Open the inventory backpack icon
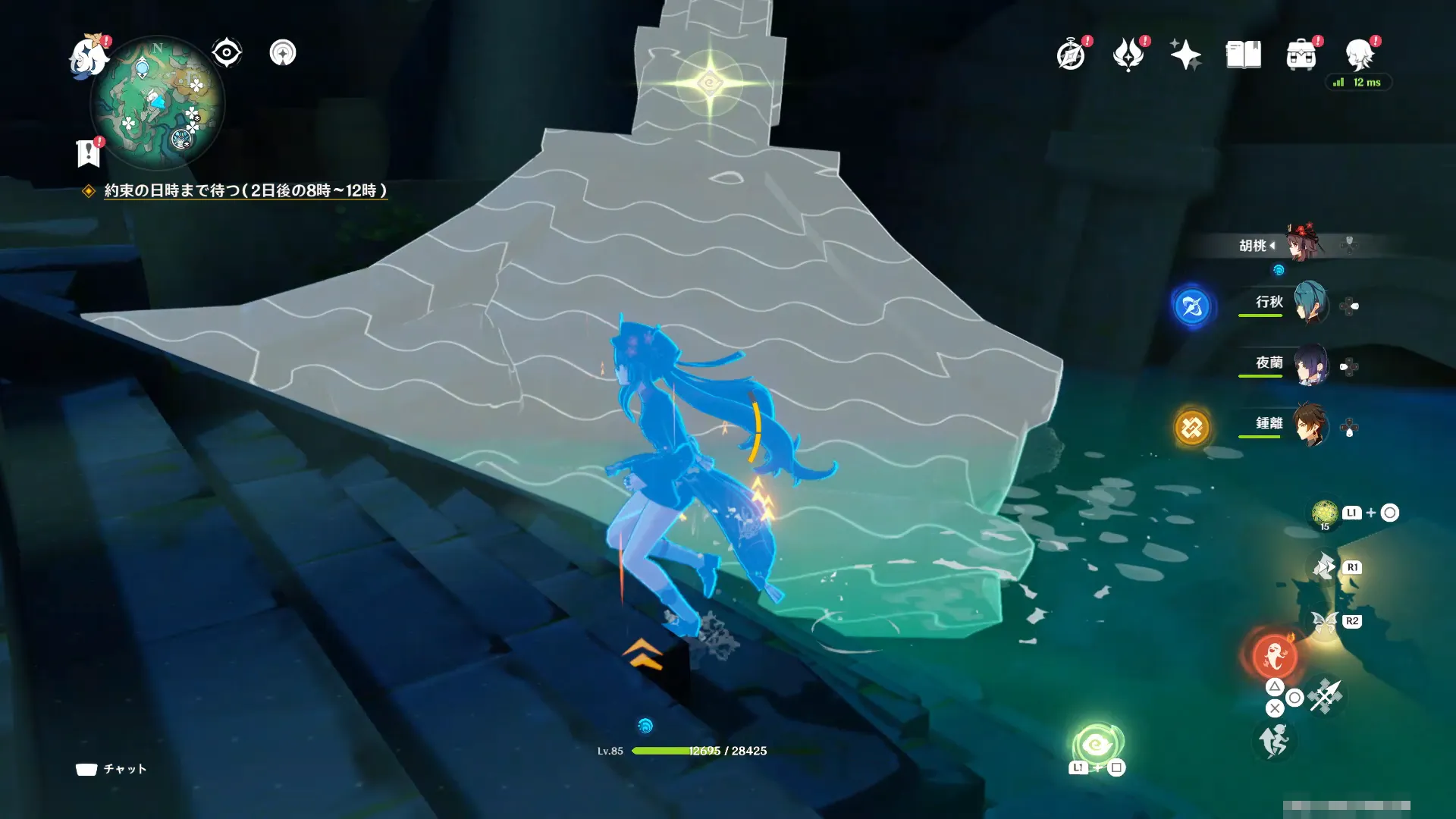1456x819 pixels. click(x=1301, y=55)
